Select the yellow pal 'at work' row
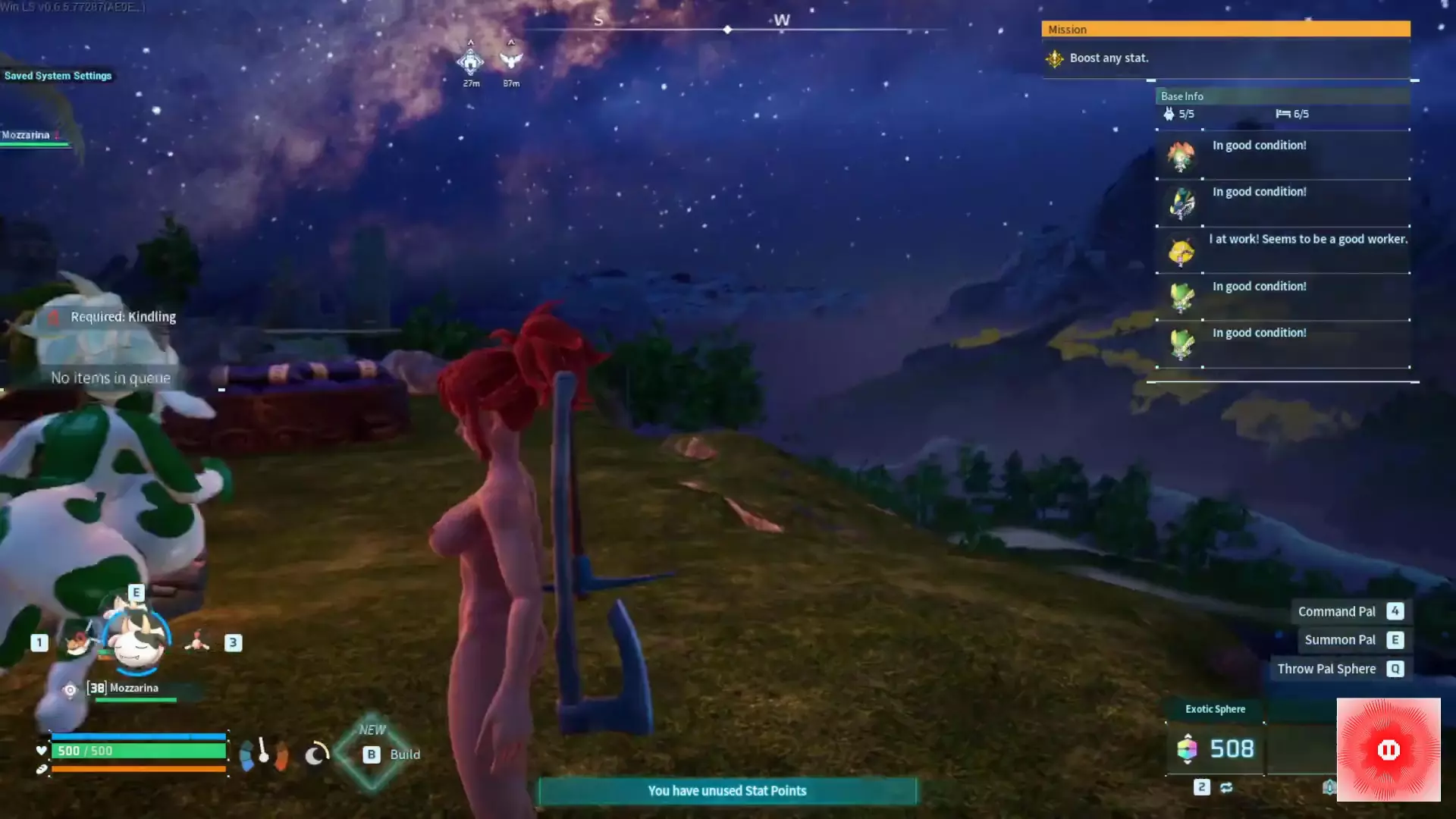 pyautogui.click(x=1283, y=249)
